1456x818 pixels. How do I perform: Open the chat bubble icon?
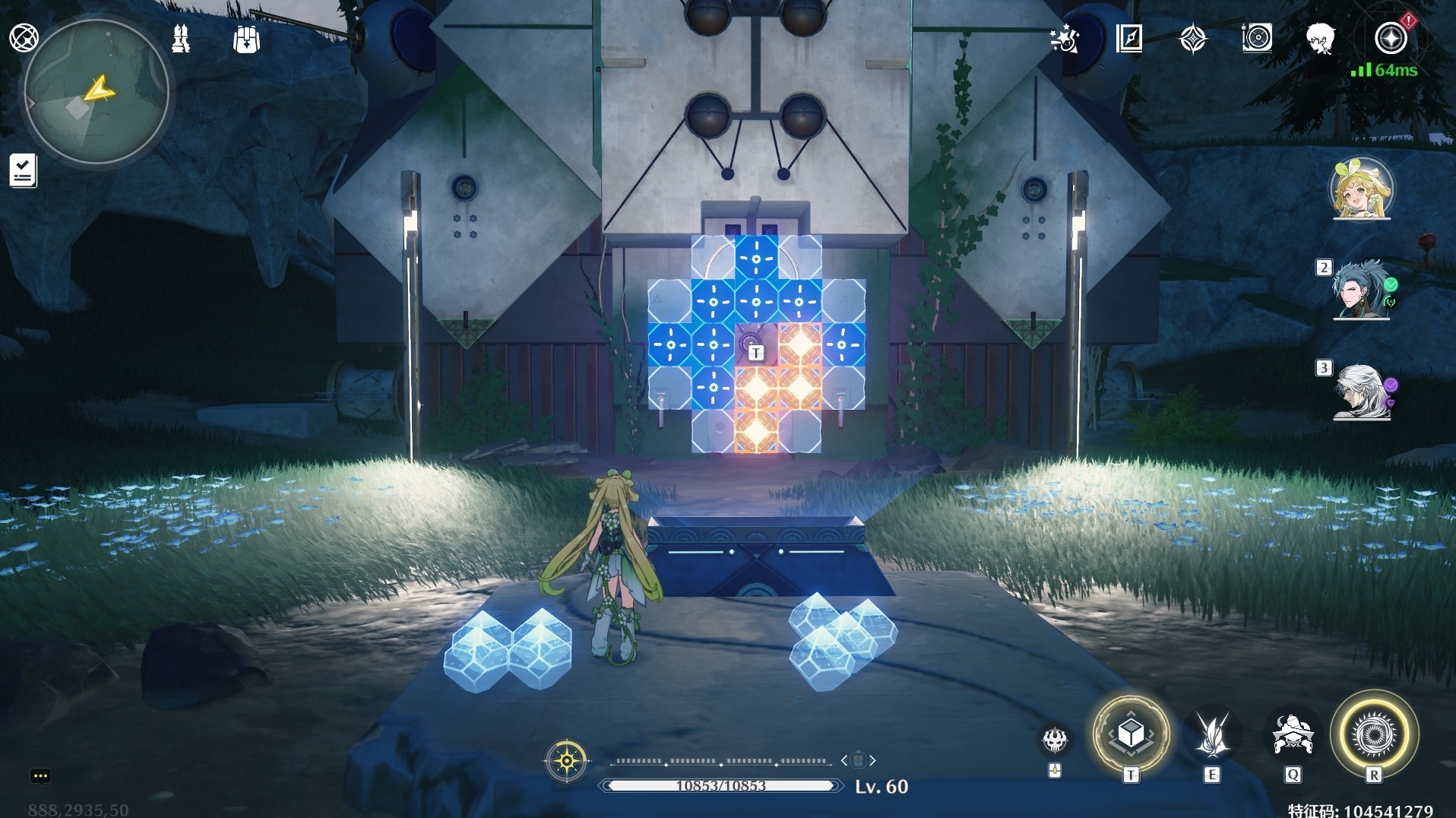[x=40, y=776]
